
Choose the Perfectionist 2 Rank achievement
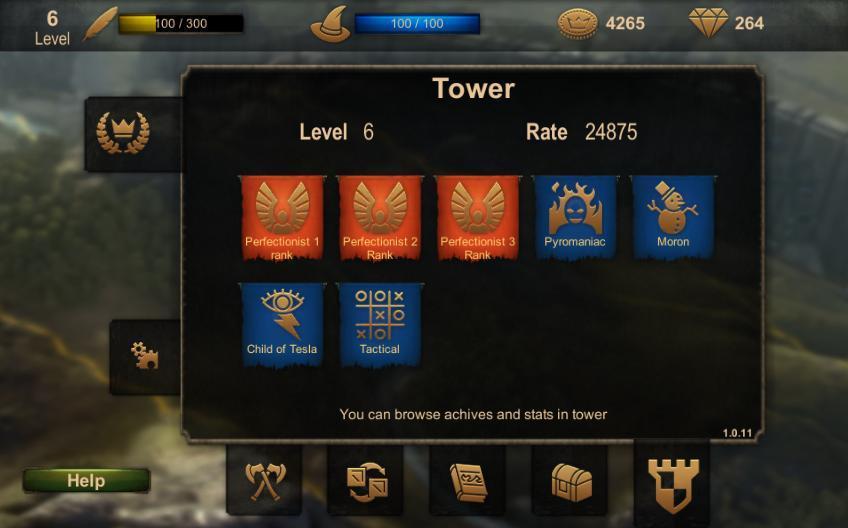click(380, 217)
